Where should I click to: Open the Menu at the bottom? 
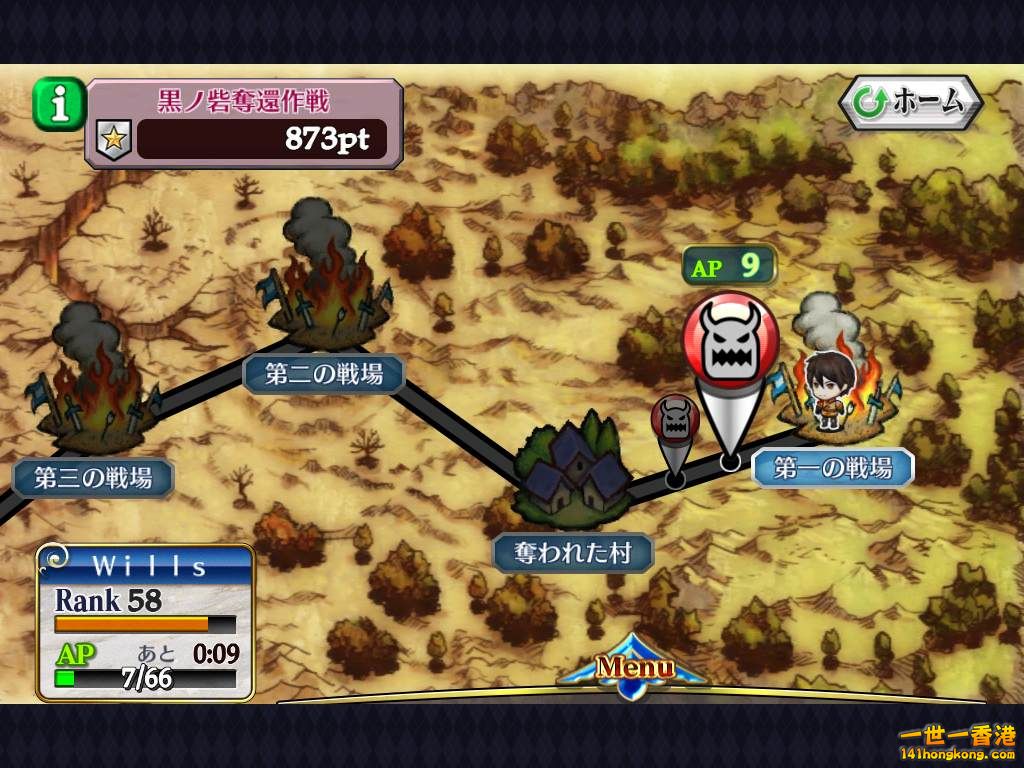point(635,667)
